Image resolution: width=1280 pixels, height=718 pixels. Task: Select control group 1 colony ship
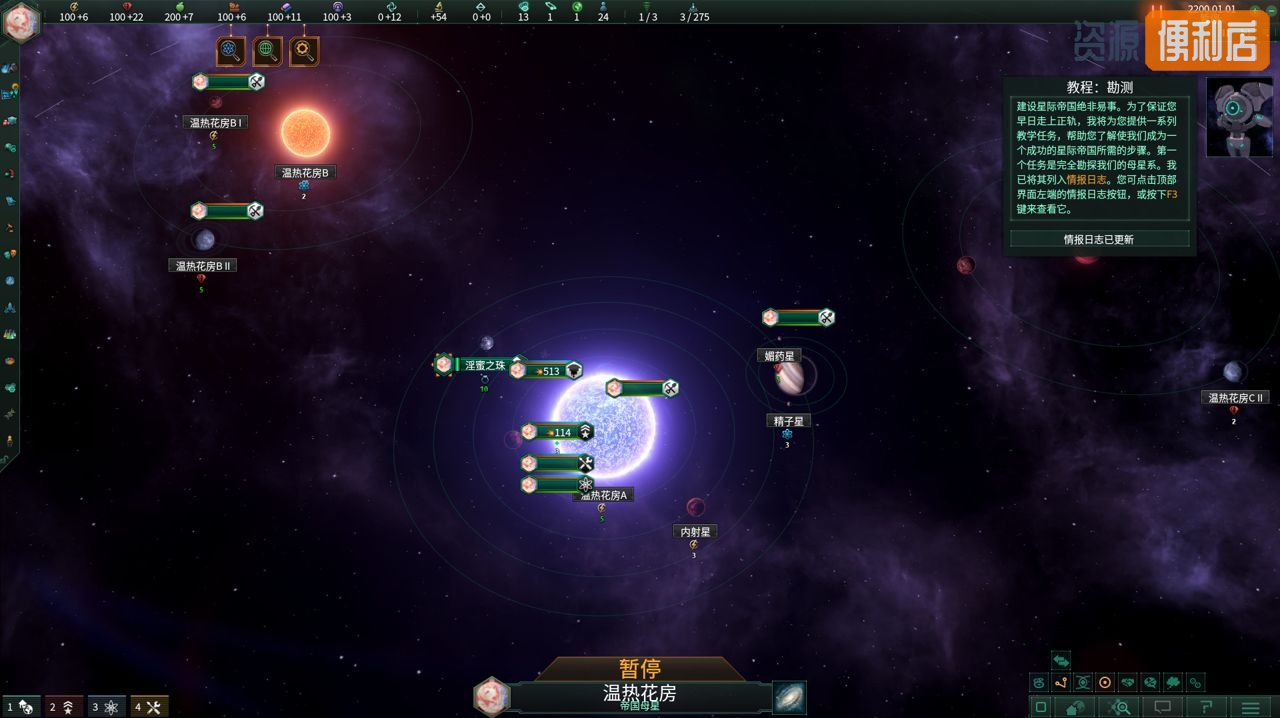tap(21, 707)
